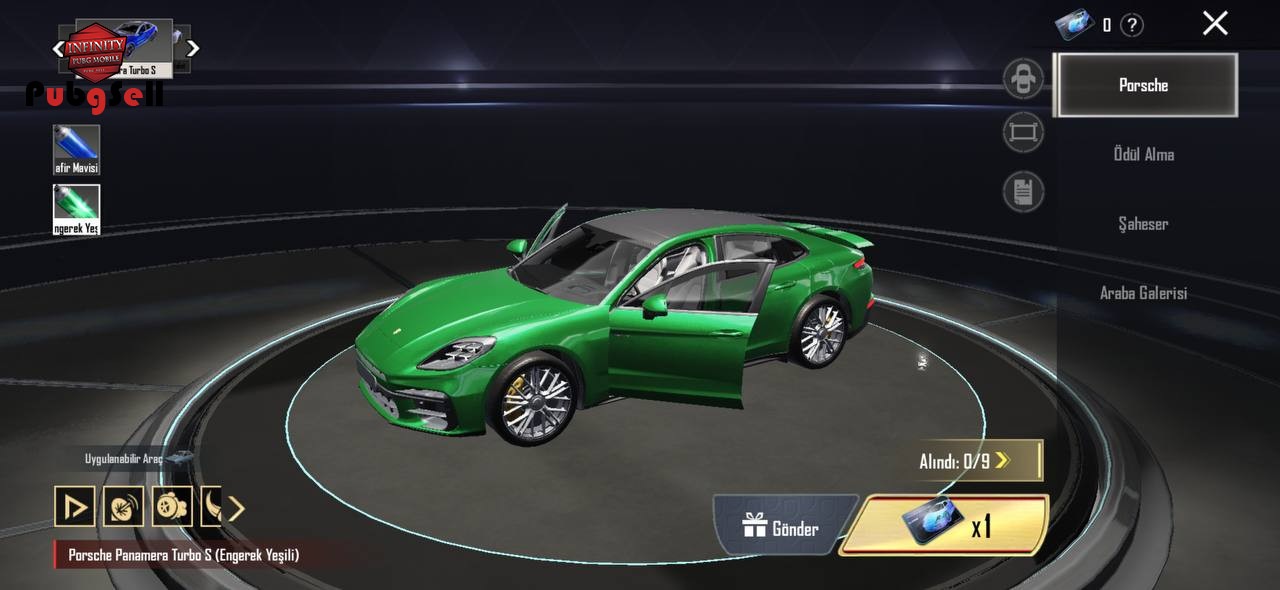Select the Porsche tab
The image size is (1280, 590).
pyautogui.click(x=1145, y=85)
